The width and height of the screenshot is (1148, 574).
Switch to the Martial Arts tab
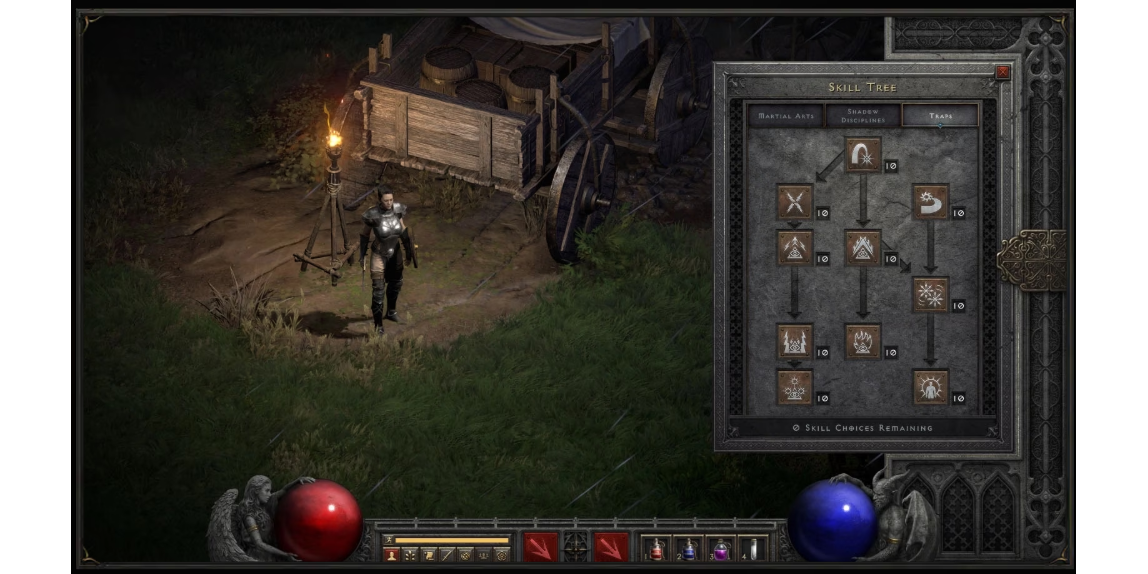[787, 115]
